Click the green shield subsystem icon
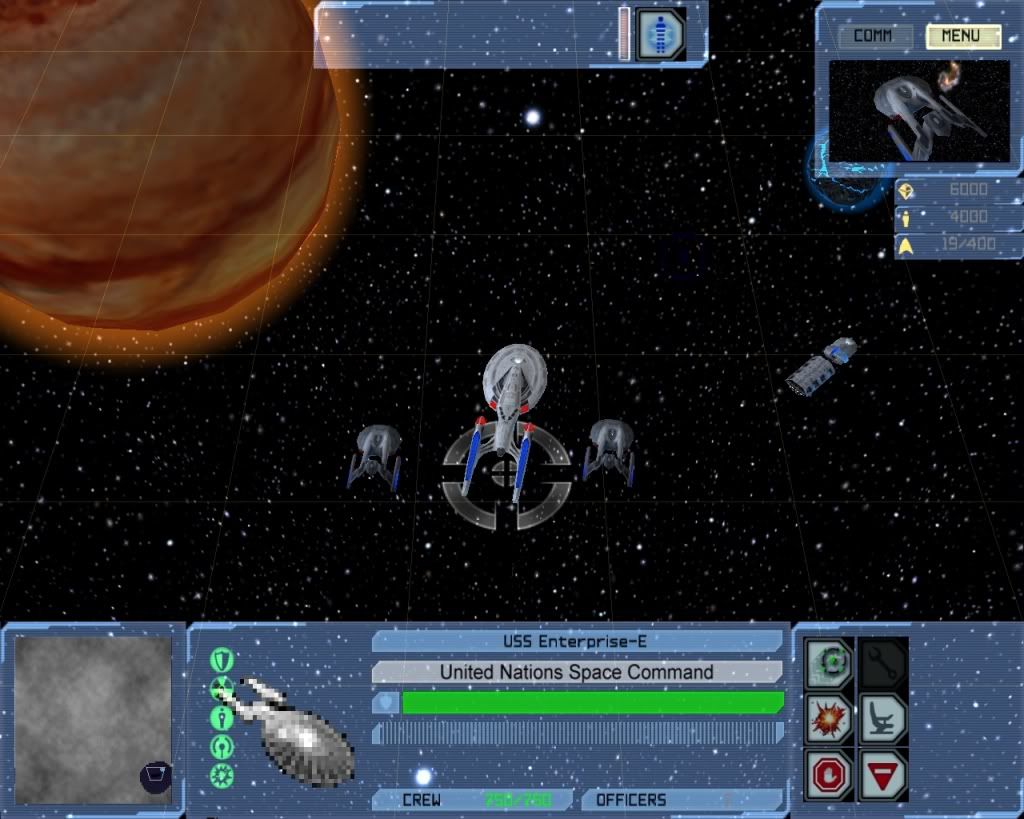 click(222, 660)
